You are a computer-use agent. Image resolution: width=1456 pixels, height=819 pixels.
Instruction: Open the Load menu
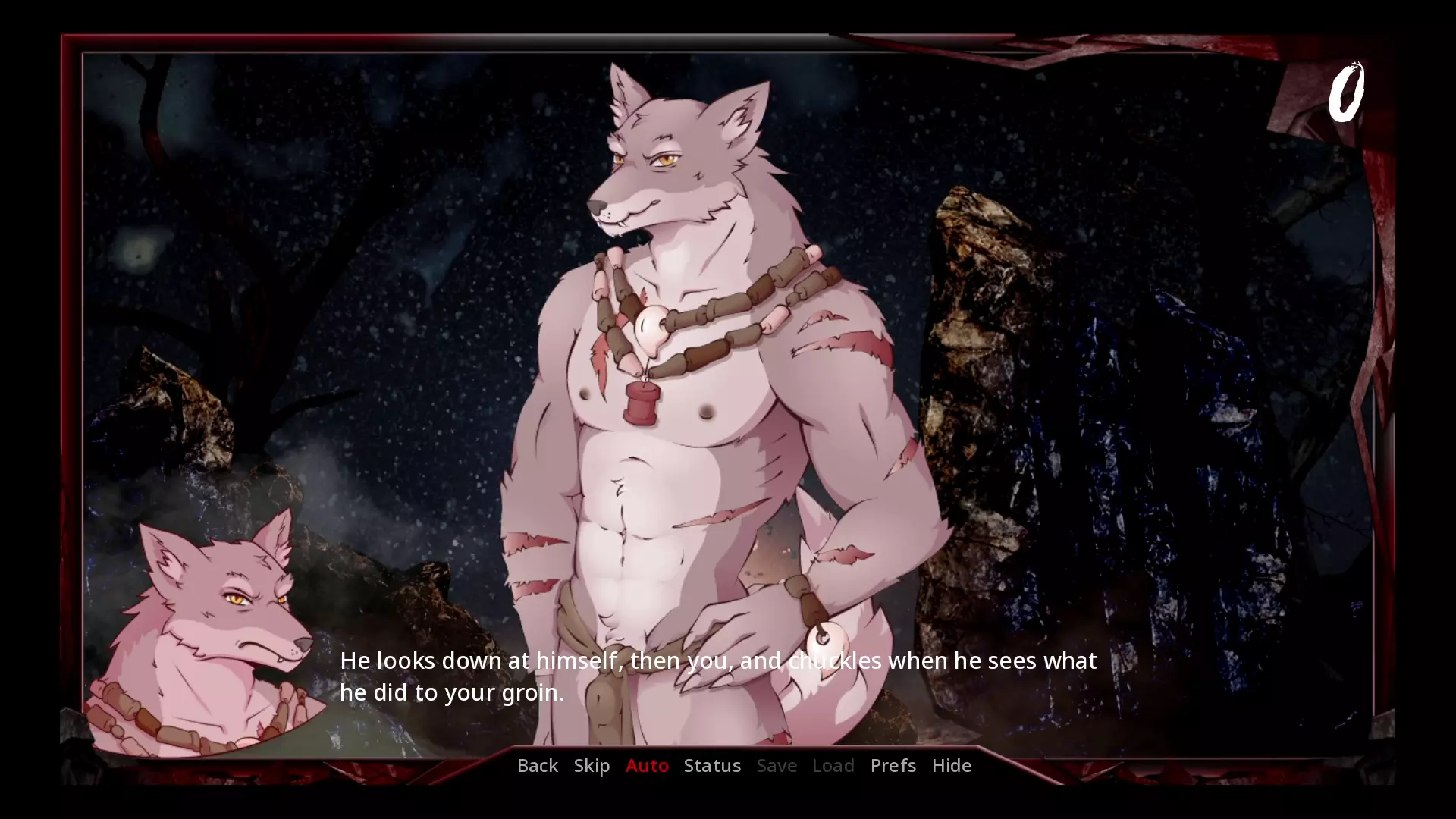click(x=833, y=765)
